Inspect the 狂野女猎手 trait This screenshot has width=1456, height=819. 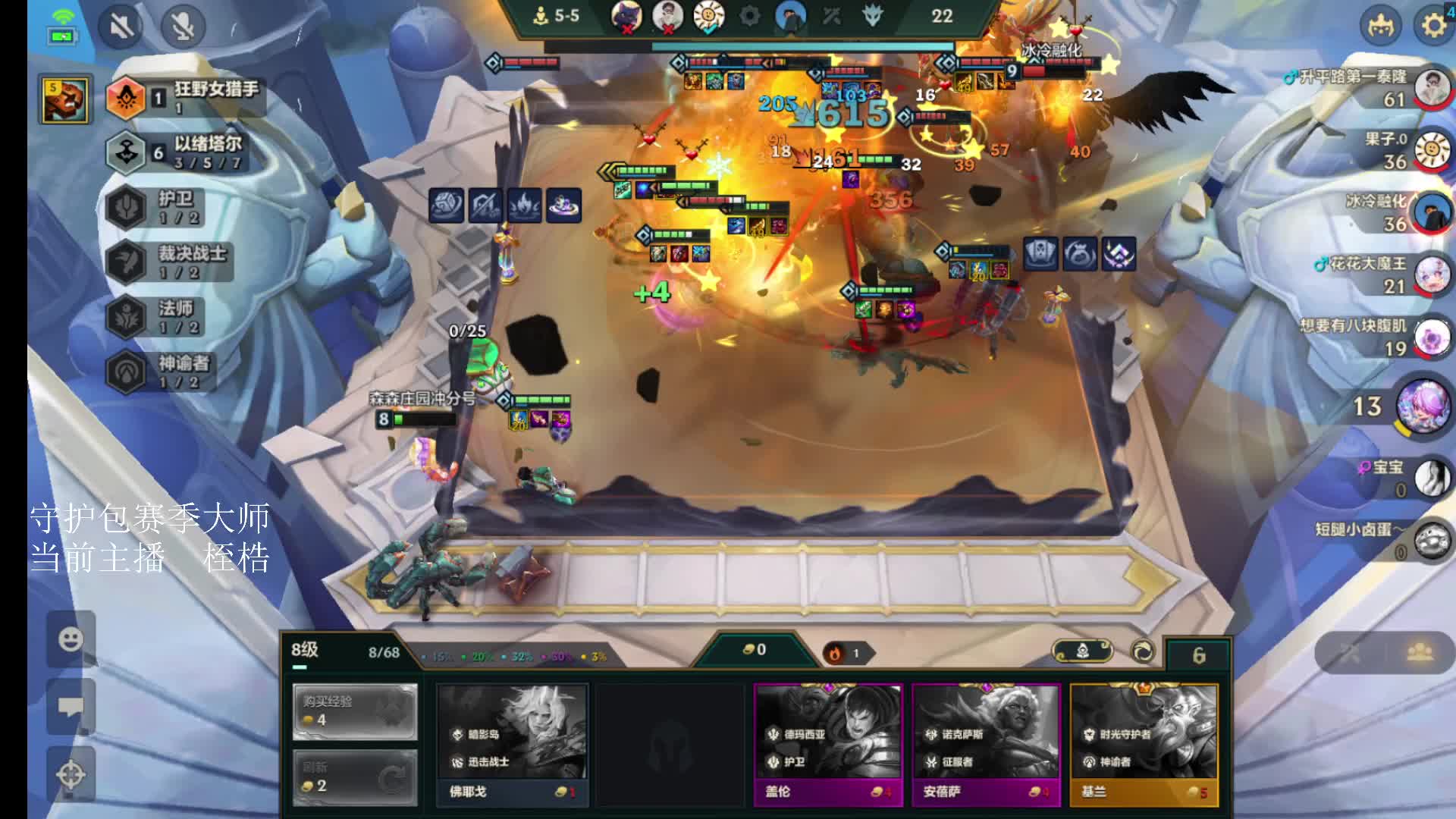click(x=186, y=97)
